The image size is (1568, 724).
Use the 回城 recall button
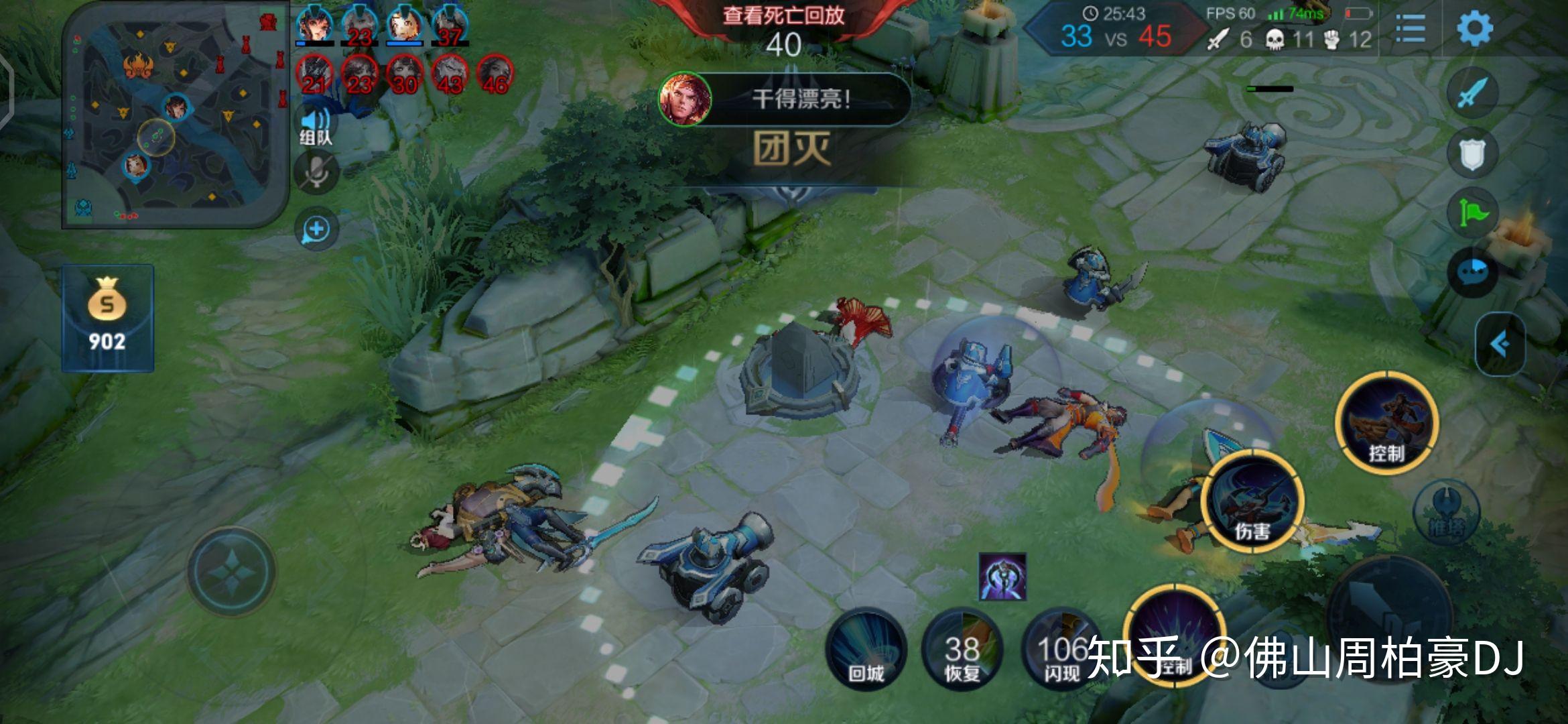point(866,649)
